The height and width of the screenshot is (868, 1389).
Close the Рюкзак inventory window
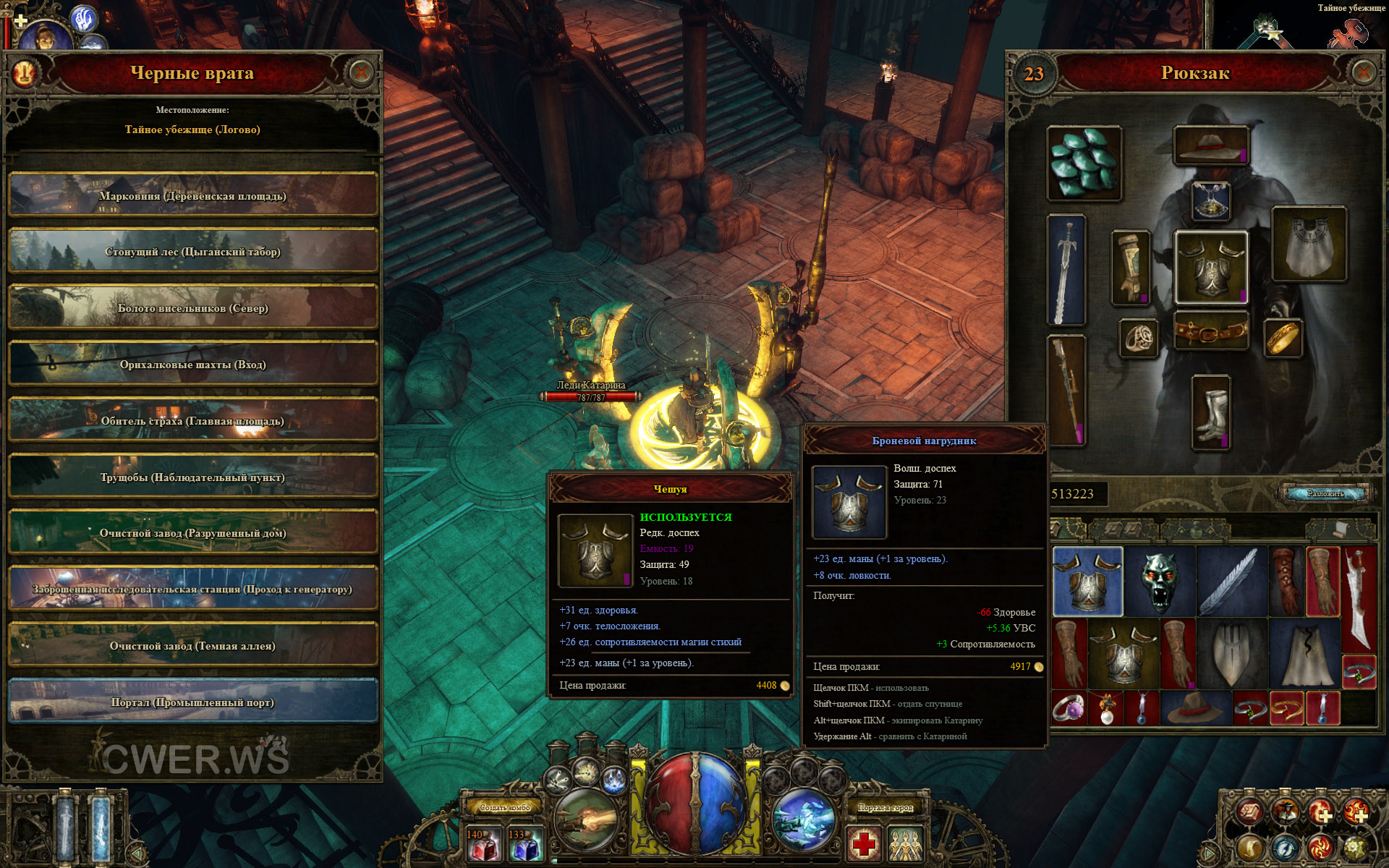click(x=1362, y=73)
